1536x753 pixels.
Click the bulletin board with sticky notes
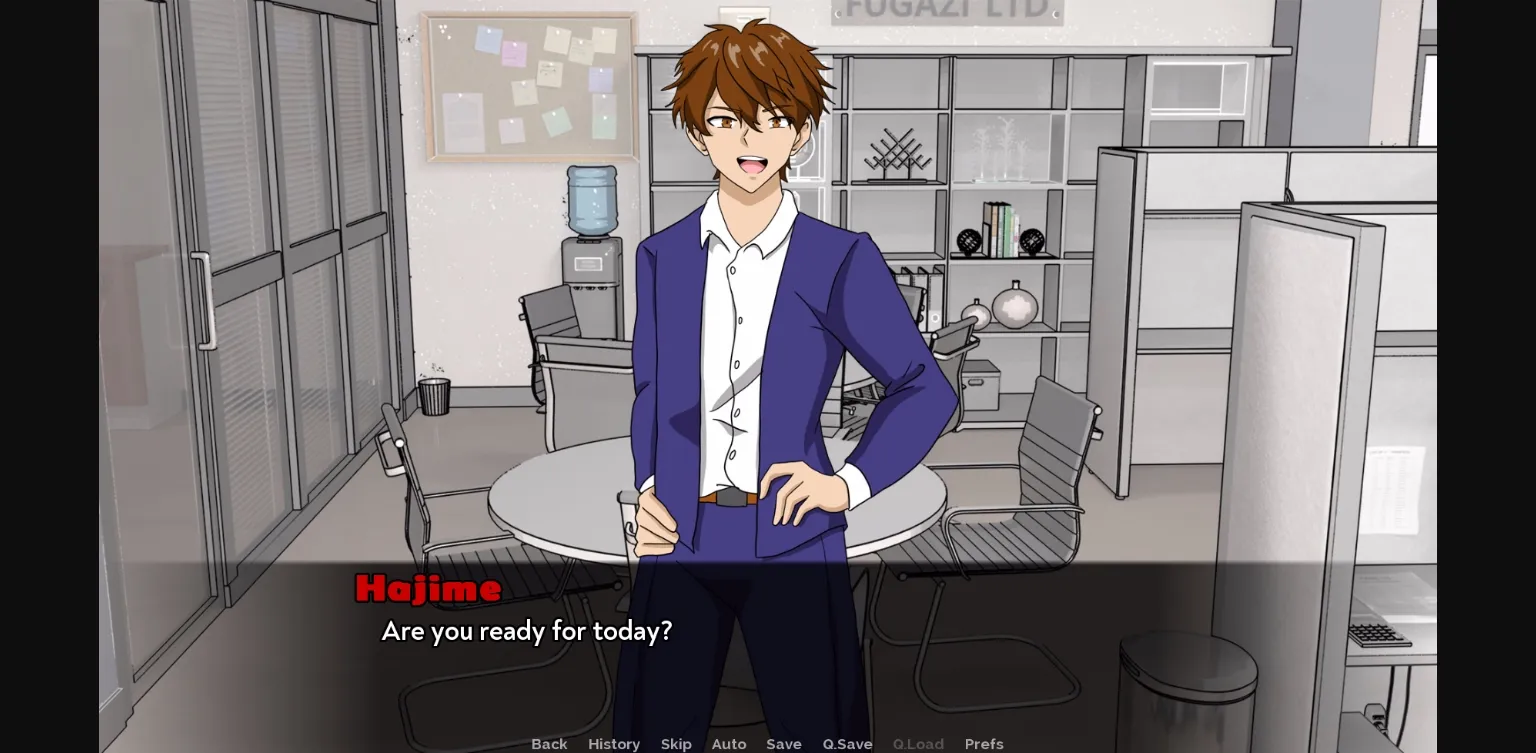pyautogui.click(x=530, y=85)
